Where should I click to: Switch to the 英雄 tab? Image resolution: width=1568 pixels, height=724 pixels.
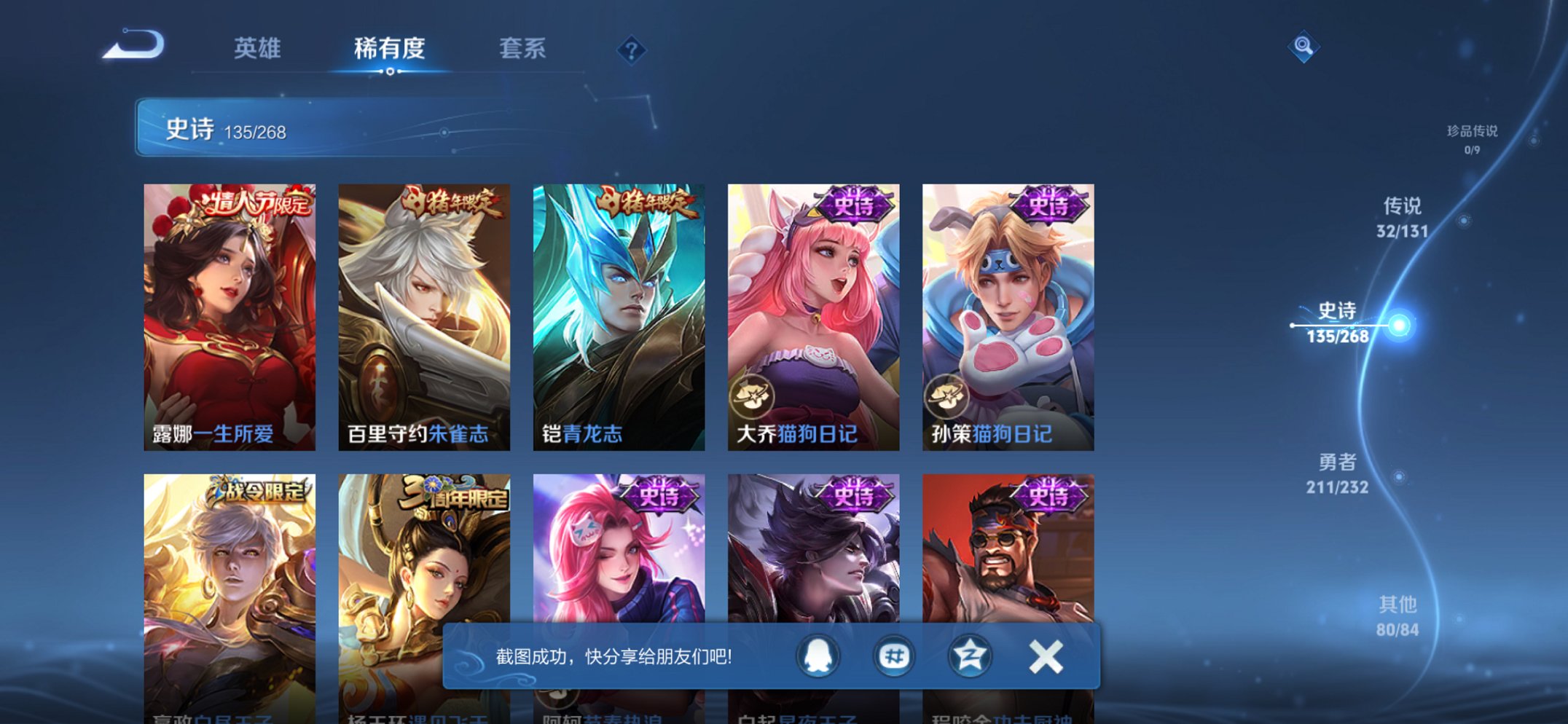(257, 49)
